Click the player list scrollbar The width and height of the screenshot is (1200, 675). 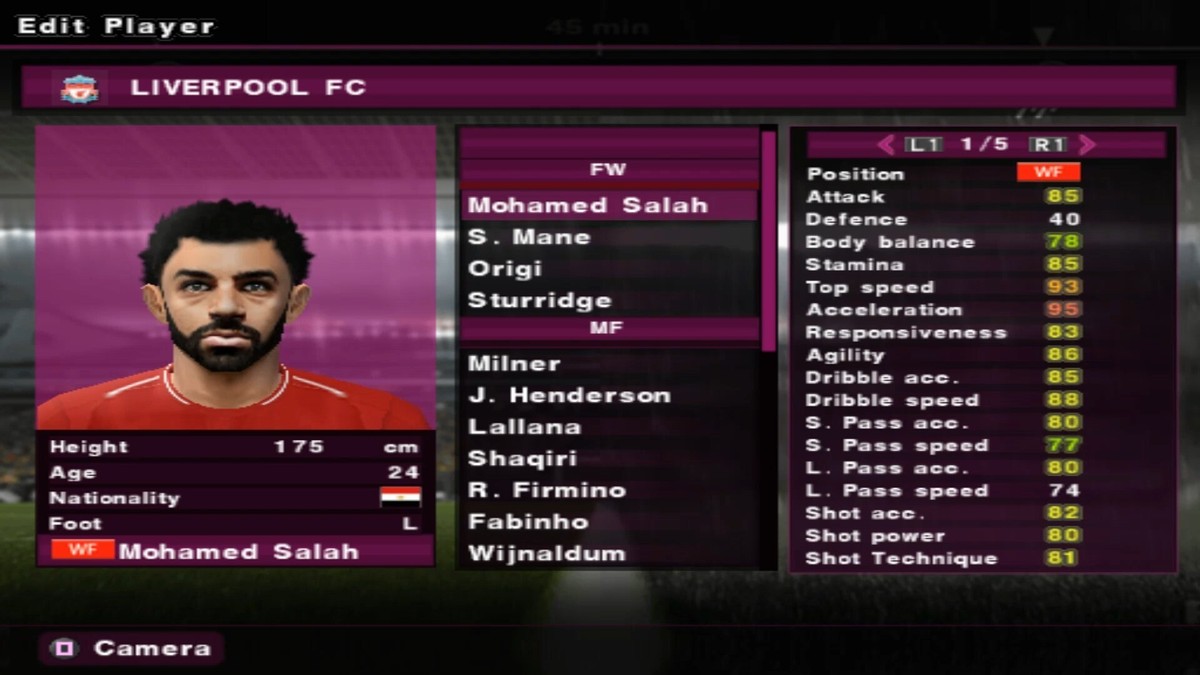769,240
